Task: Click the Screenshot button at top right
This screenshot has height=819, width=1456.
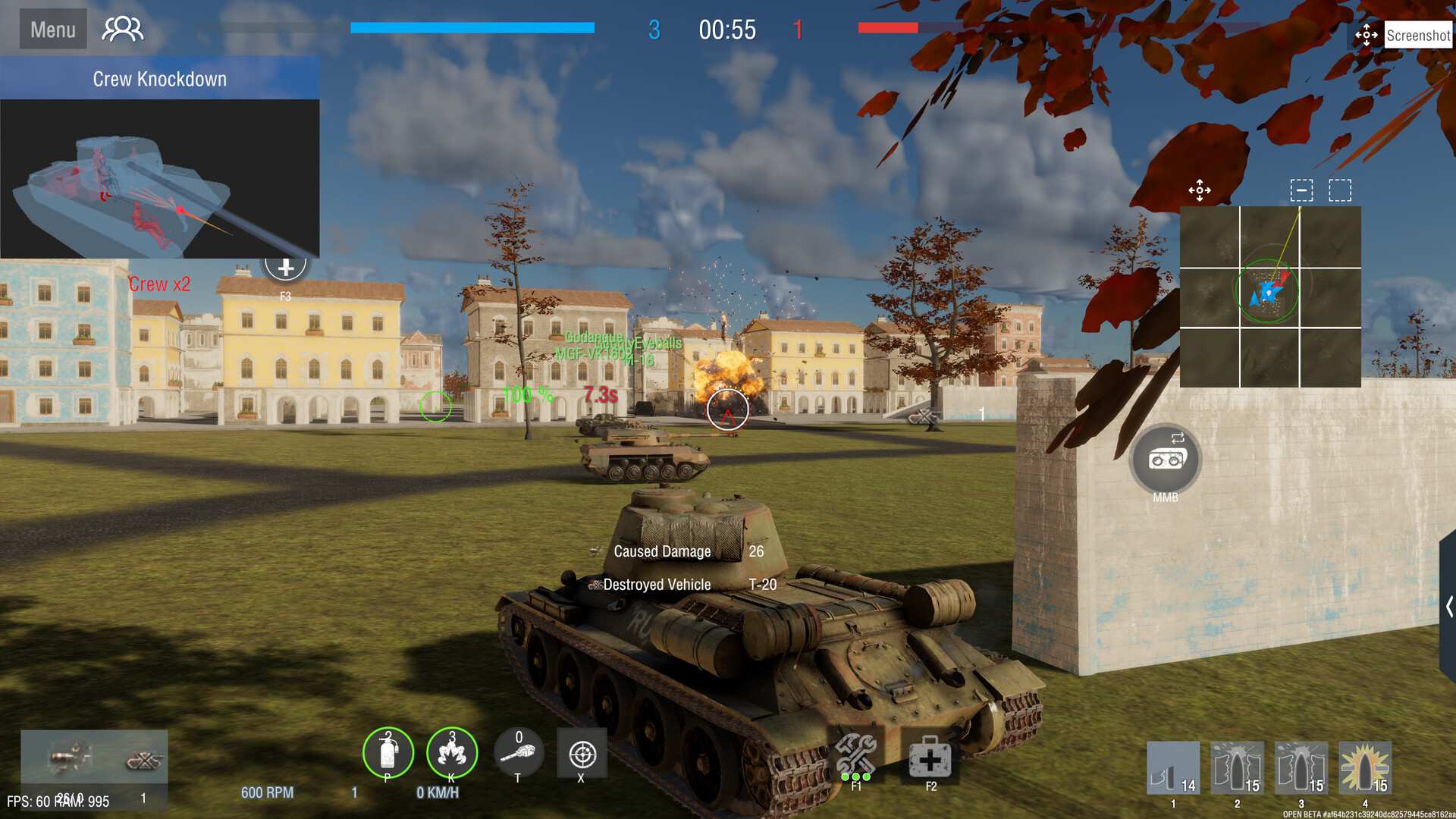Action: 1417,33
